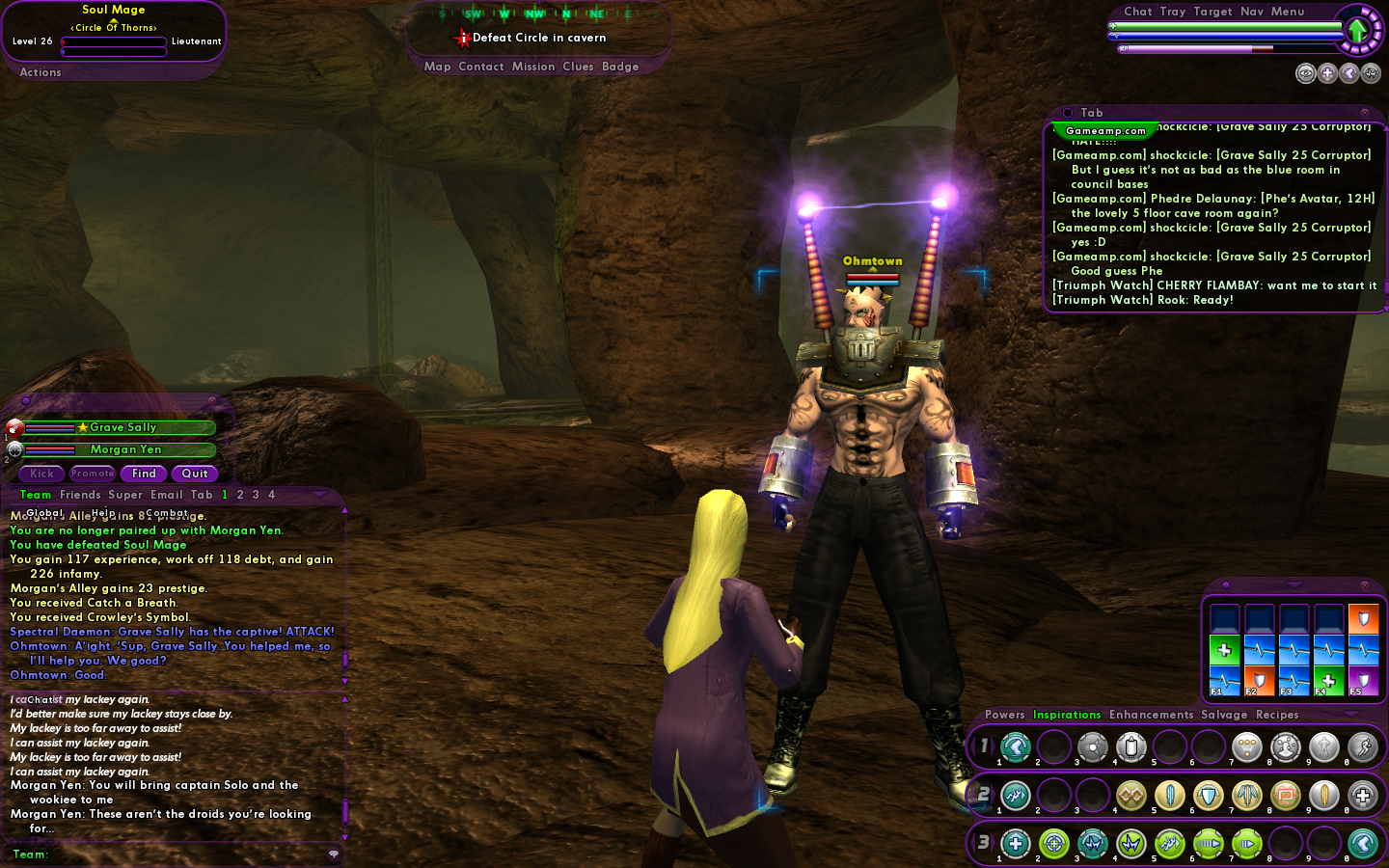Switch to the Salvage tab
Image resolution: width=1389 pixels, height=868 pixels.
click(x=1224, y=715)
